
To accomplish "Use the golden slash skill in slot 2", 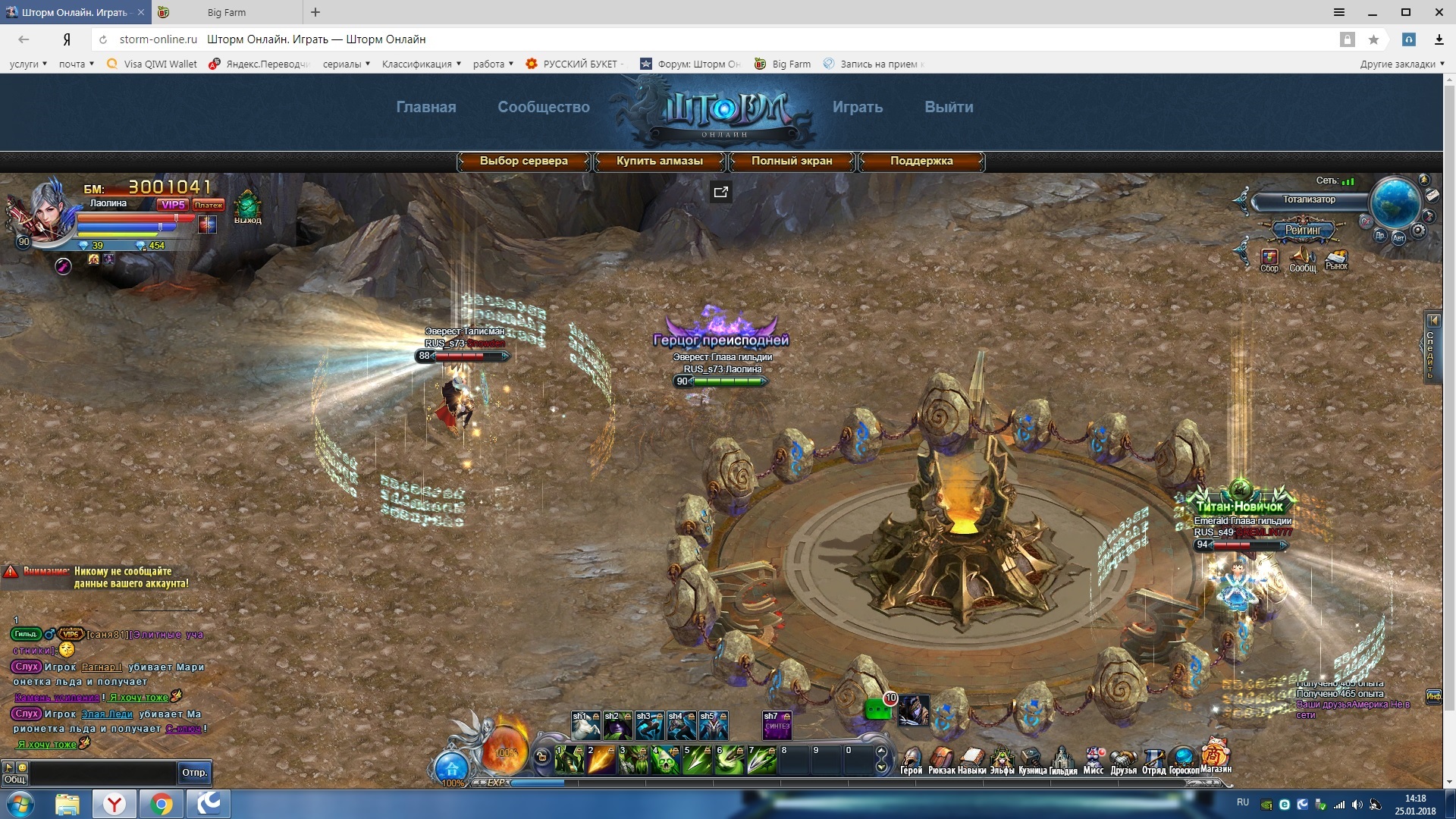I will (601, 761).
